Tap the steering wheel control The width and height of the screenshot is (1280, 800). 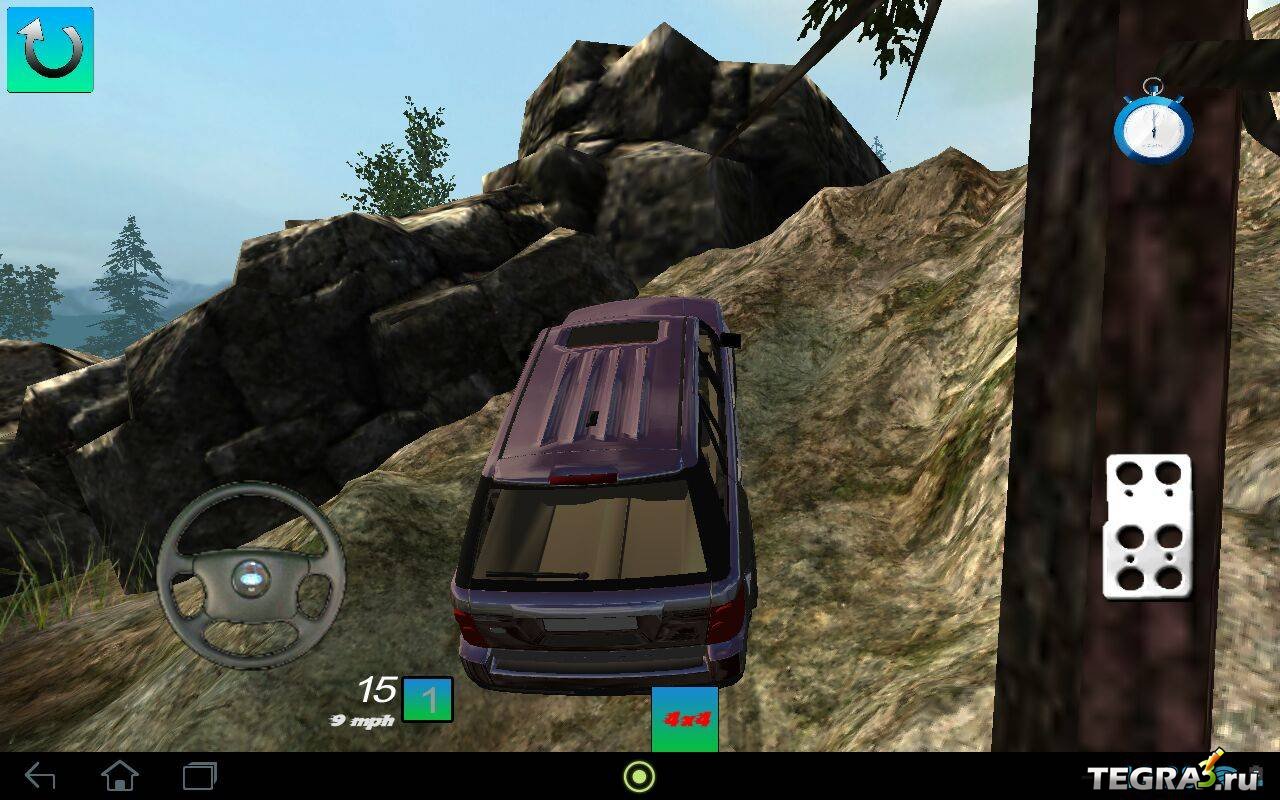click(x=250, y=575)
